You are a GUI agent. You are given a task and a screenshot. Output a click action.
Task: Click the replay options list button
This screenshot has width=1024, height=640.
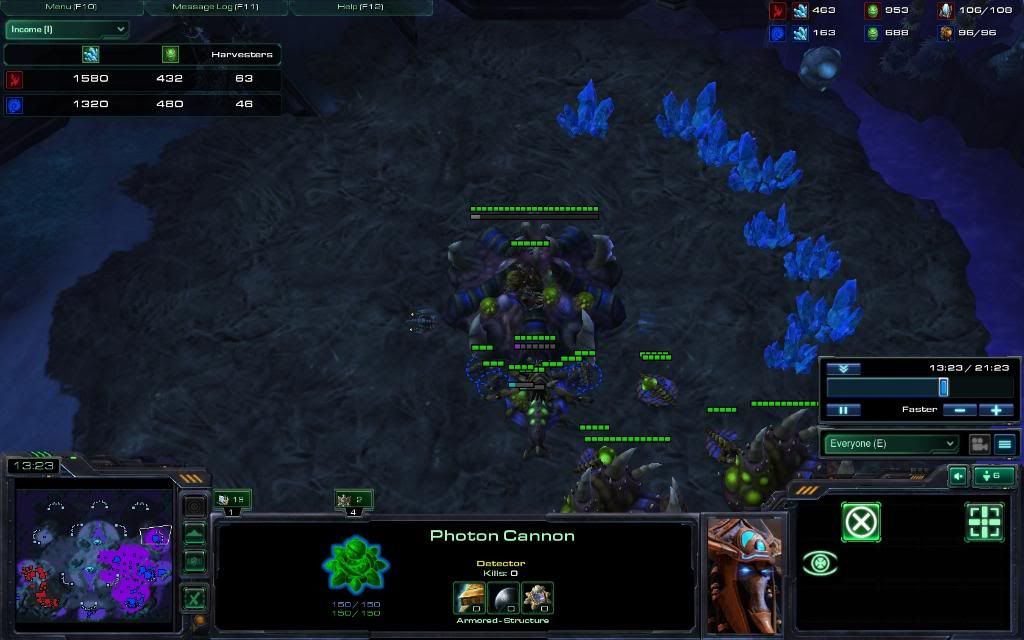pos(1005,444)
